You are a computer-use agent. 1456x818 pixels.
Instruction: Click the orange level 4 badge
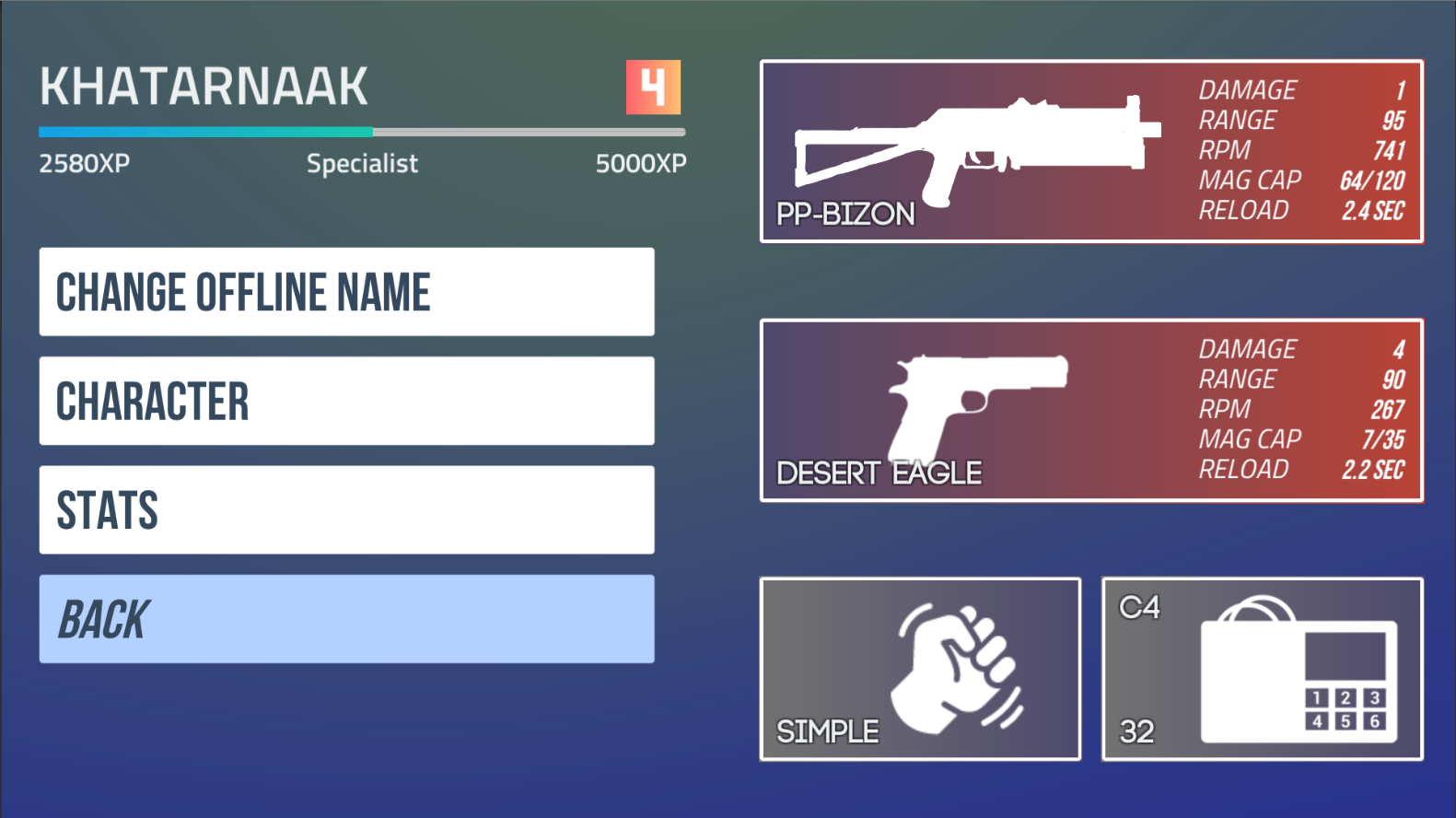(652, 86)
